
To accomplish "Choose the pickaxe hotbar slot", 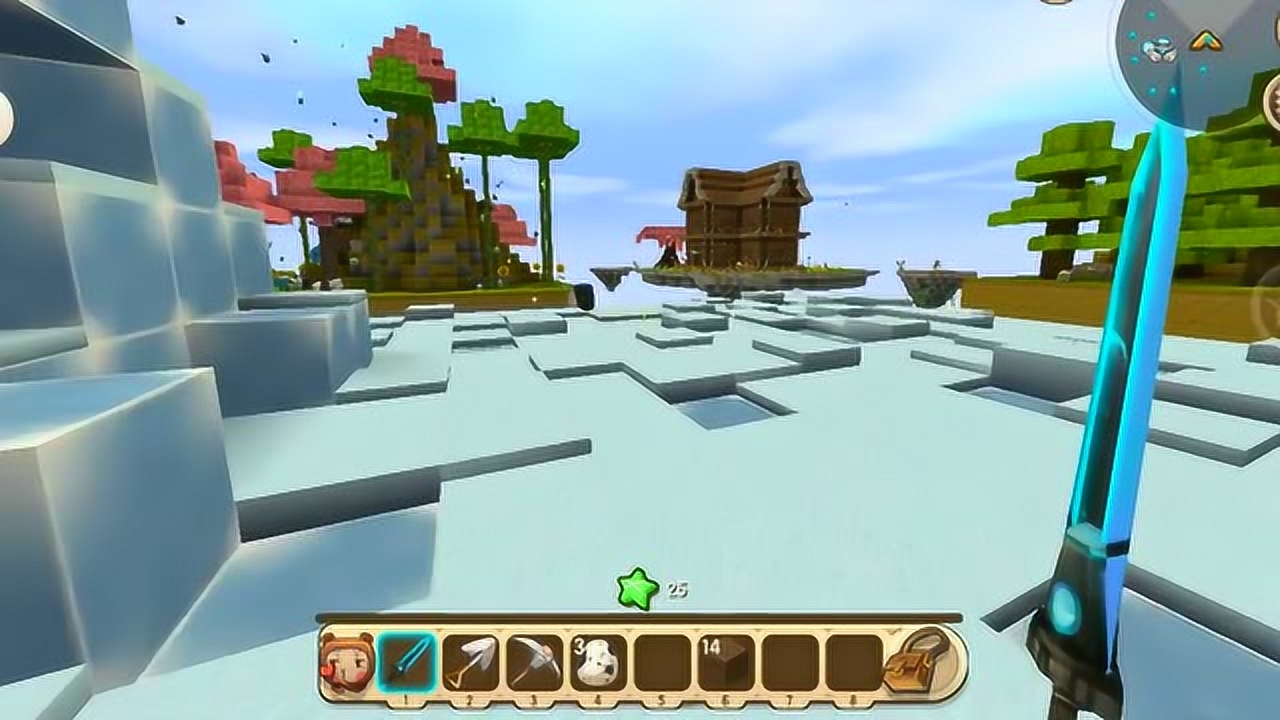I will (535, 662).
